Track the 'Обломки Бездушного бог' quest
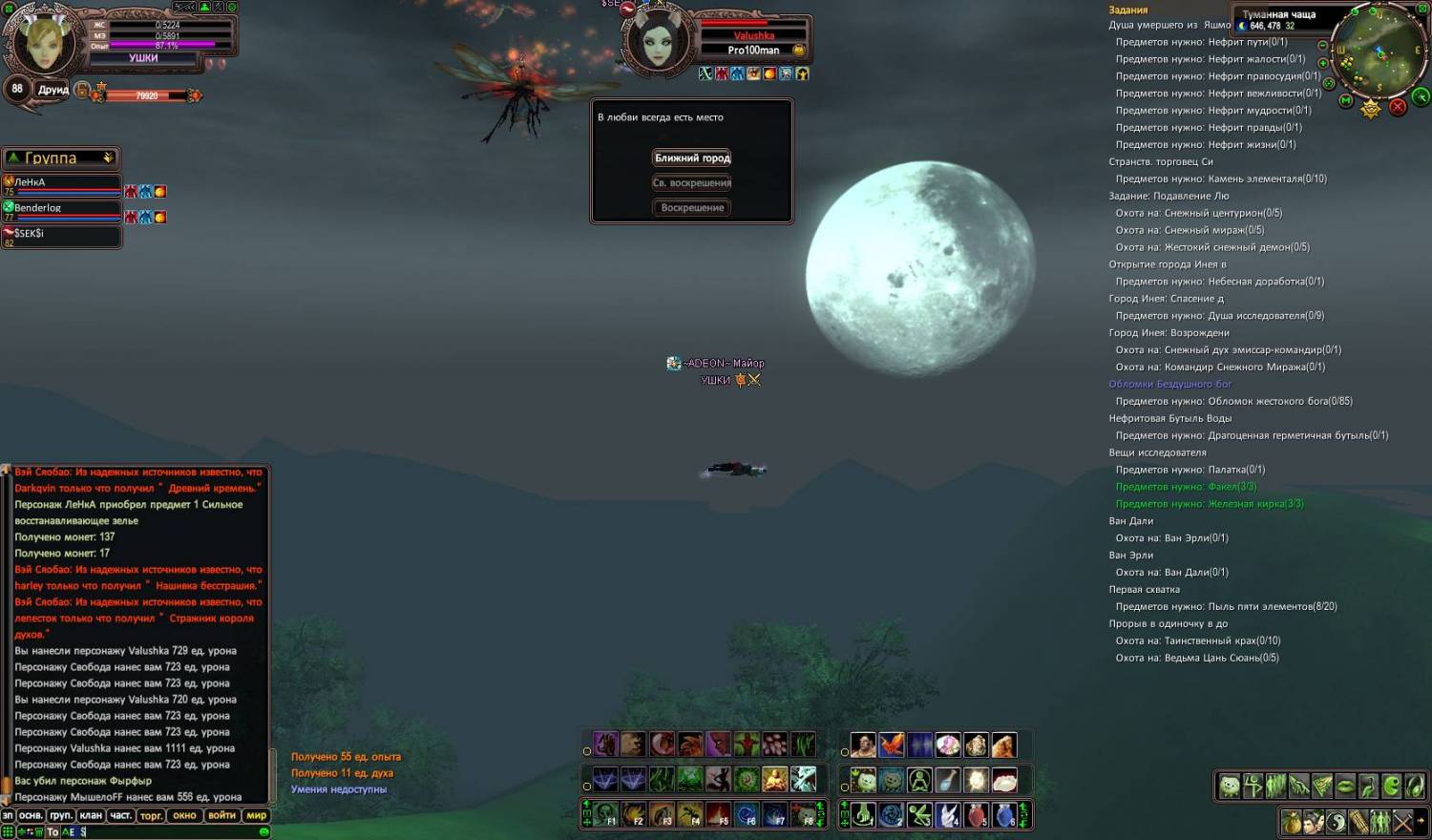 tap(1169, 384)
